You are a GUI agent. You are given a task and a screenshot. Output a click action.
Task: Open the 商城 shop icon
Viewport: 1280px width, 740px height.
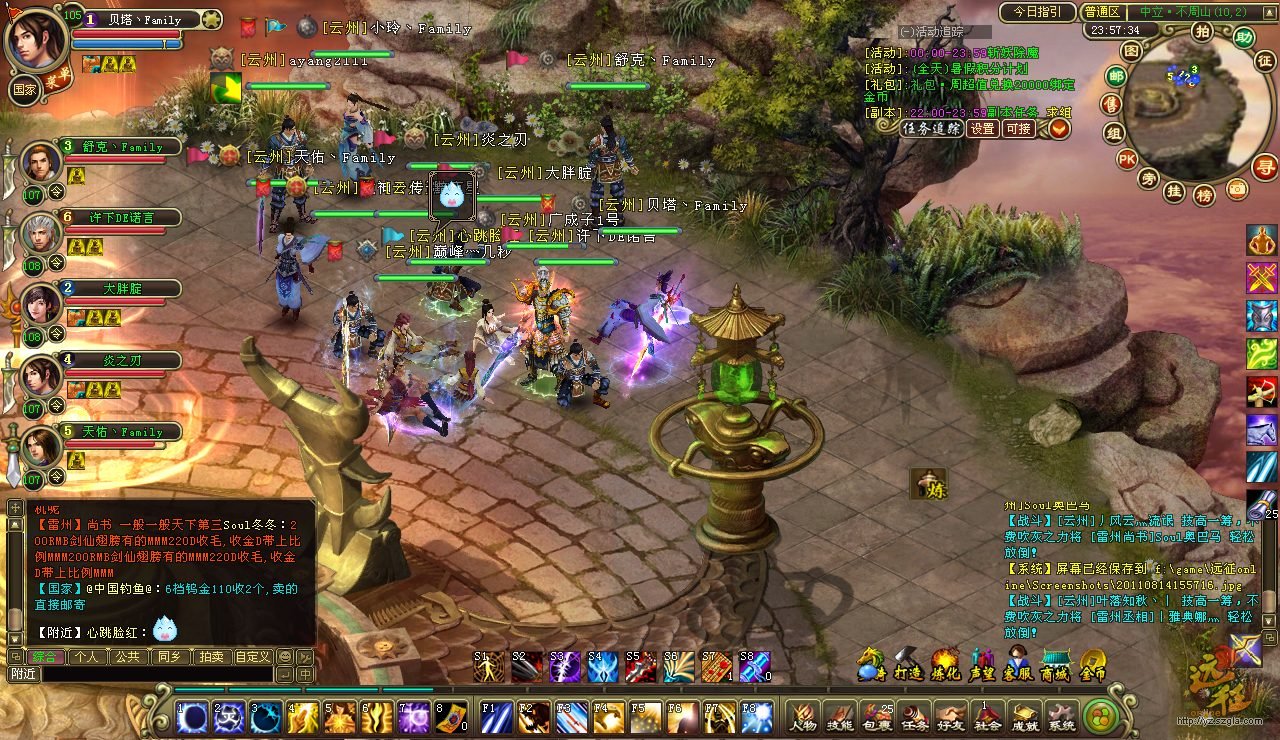click(x=1055, y=664)
